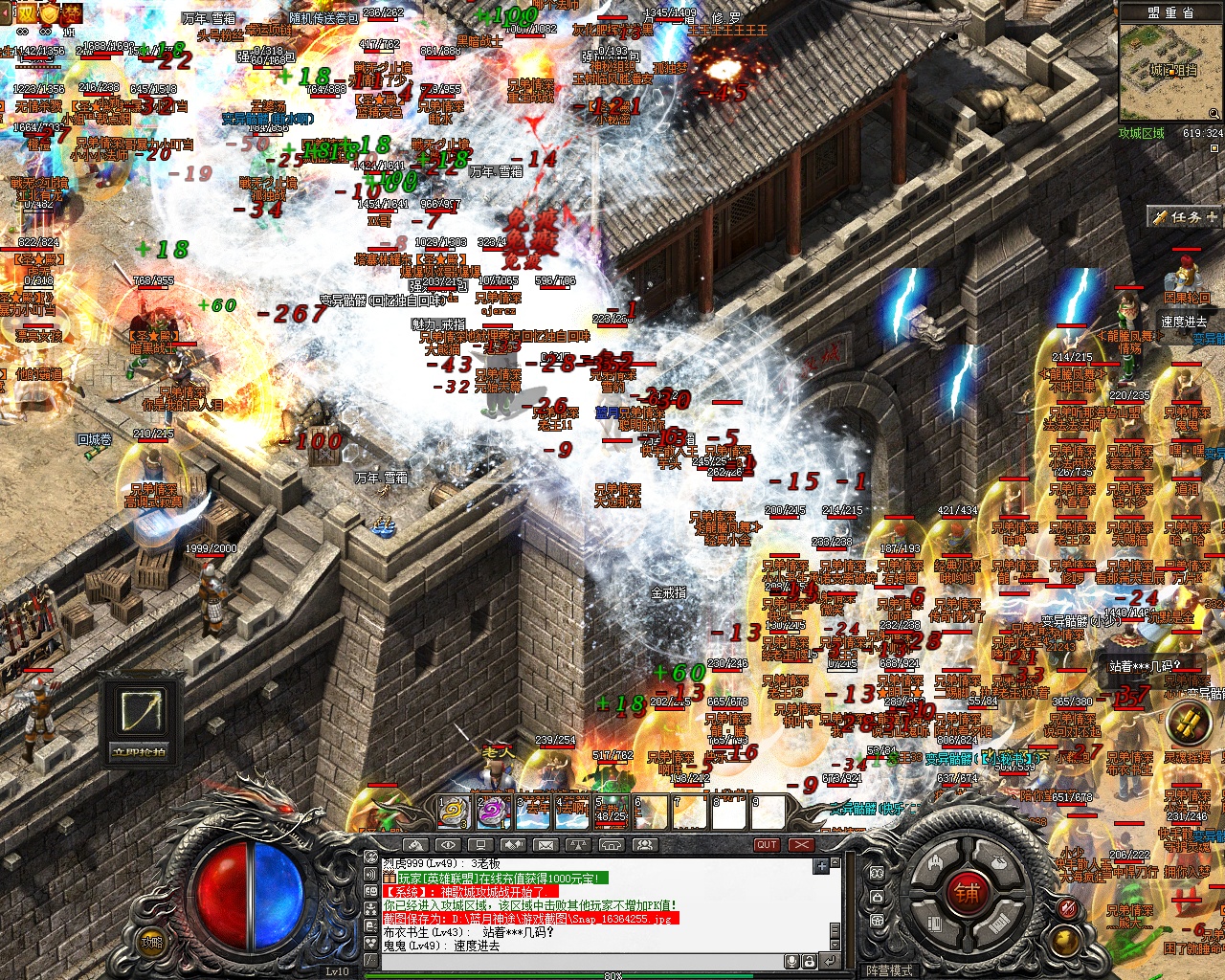Screen dimensions: 1225x980
Task: Select the balance scales toolbar icon
Action: click(x=578, y=845)
